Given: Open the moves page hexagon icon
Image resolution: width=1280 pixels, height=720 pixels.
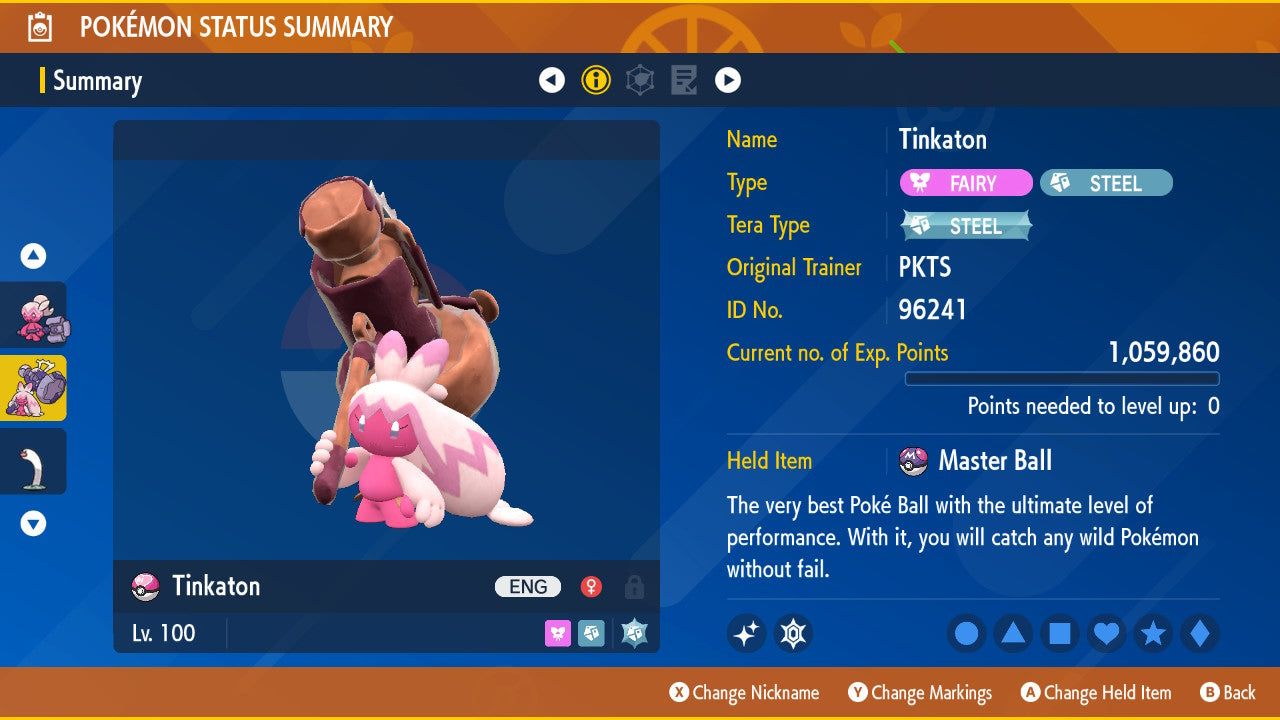Looking at the screenshot, I should click(x=640, y=80).
